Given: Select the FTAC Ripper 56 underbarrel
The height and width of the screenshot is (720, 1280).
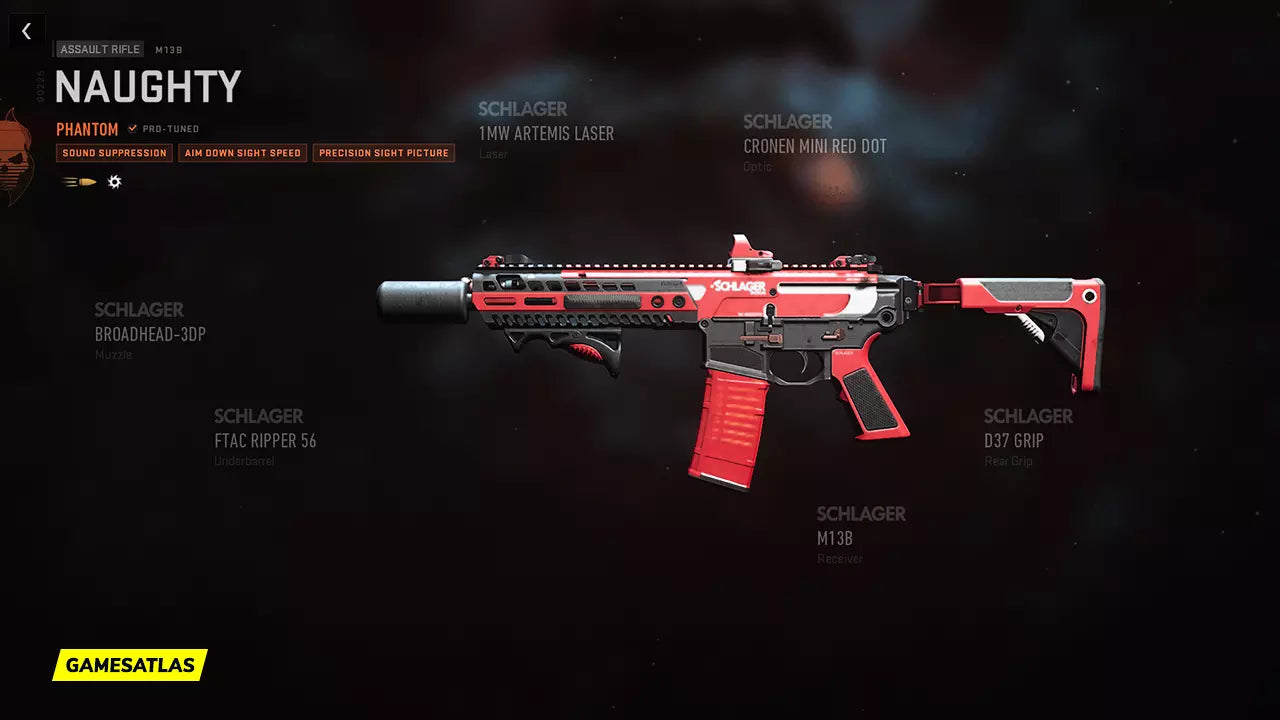Looking at the screenshot, I should tap(265, 440).
